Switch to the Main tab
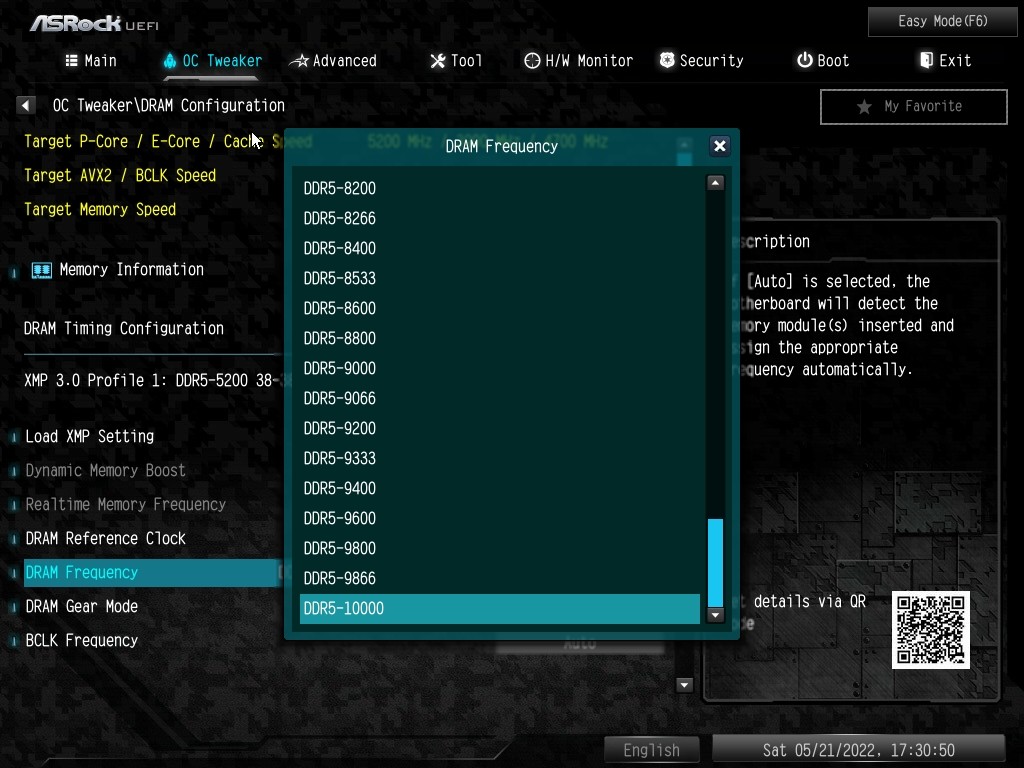The height and width of the screenshot is (768, 1024). point(91,61)
